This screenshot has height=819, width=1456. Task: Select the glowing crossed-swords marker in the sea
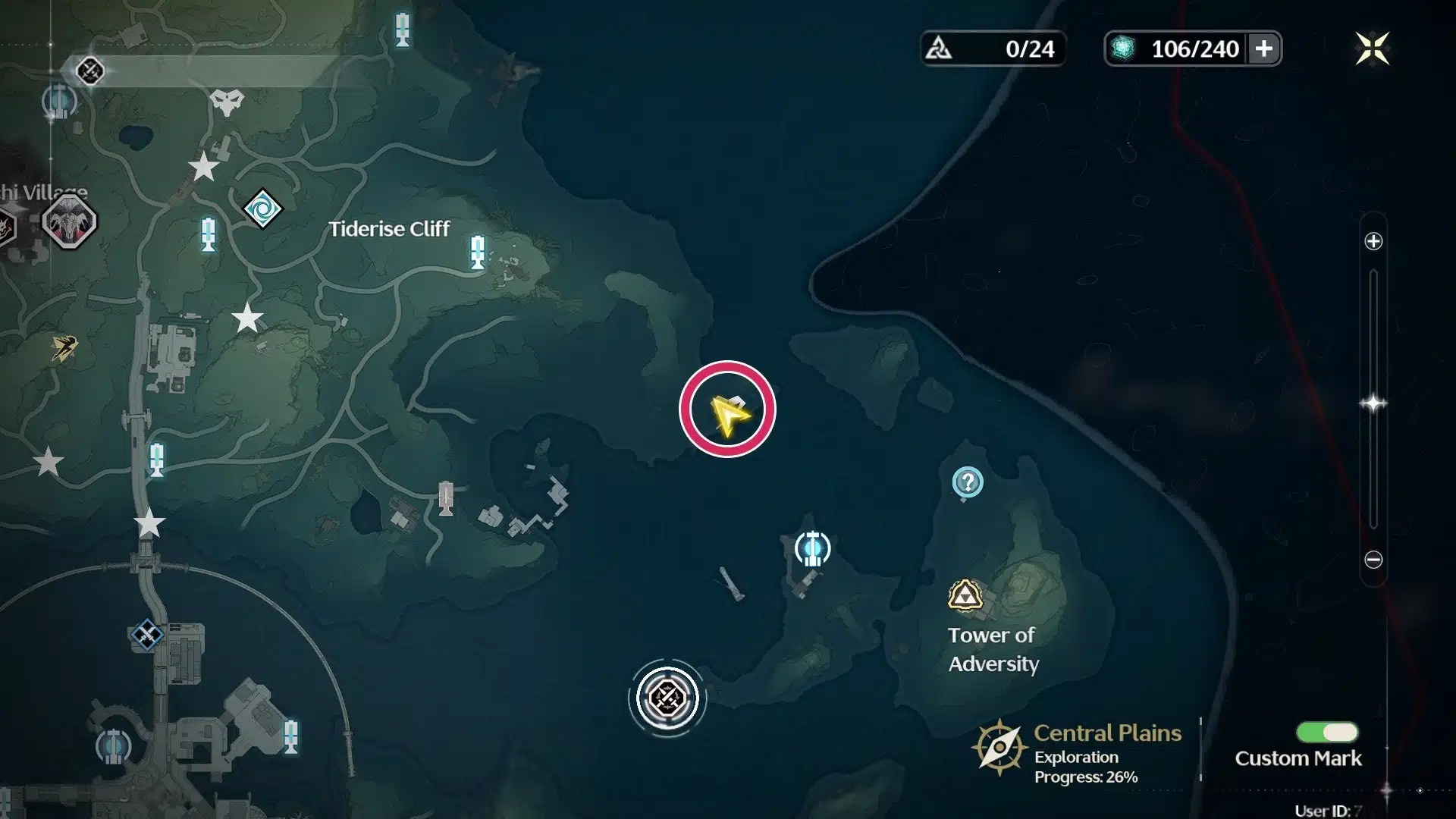pos(667,698)
